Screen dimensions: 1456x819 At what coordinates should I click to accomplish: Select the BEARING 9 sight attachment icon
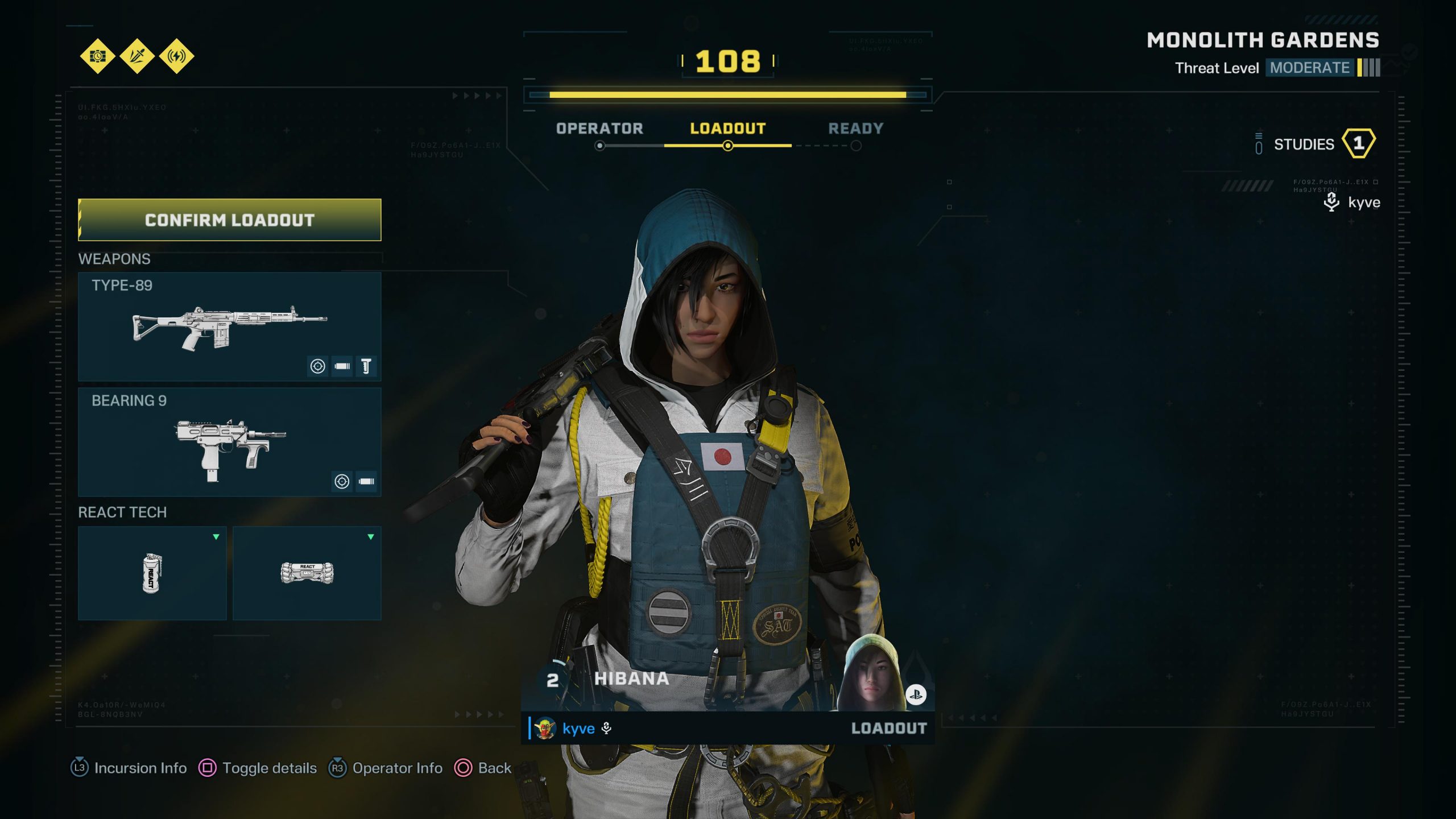click(x=342, y=482)
